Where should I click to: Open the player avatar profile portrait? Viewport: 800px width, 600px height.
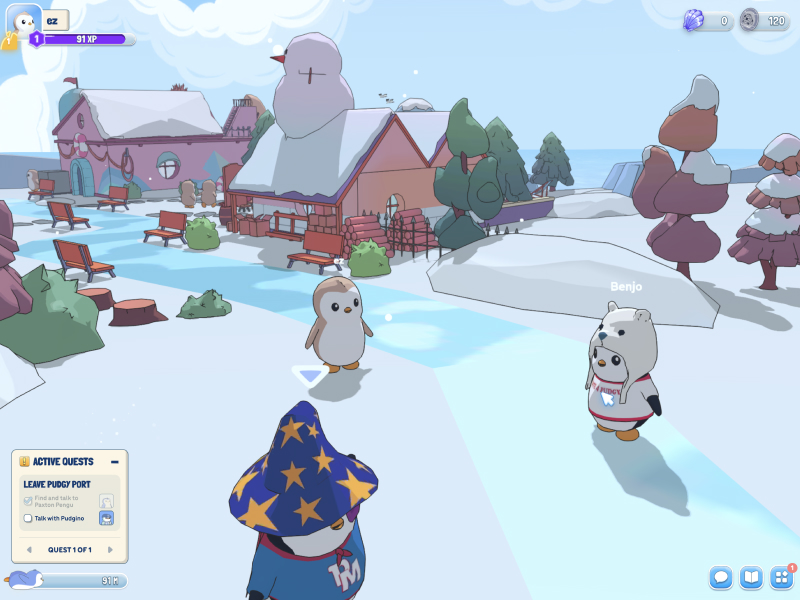click(25, 20)
